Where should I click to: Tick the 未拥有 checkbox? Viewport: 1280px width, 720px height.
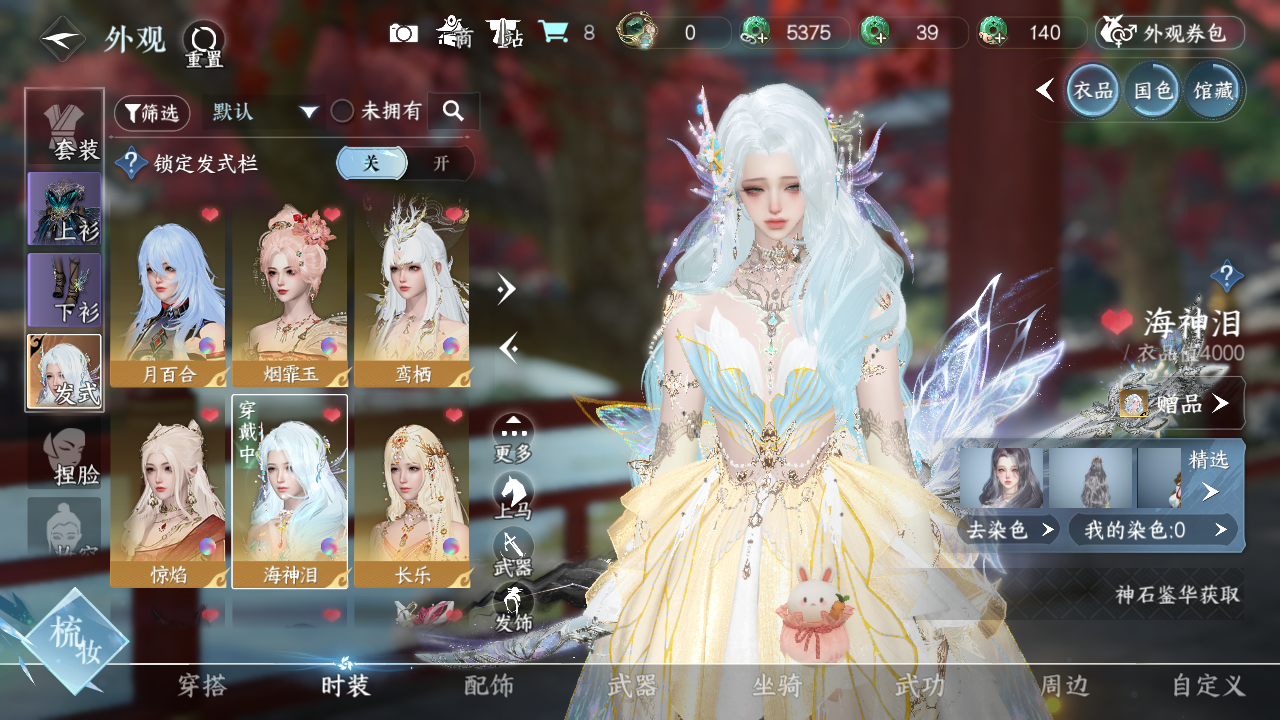[x=343, y=112]
